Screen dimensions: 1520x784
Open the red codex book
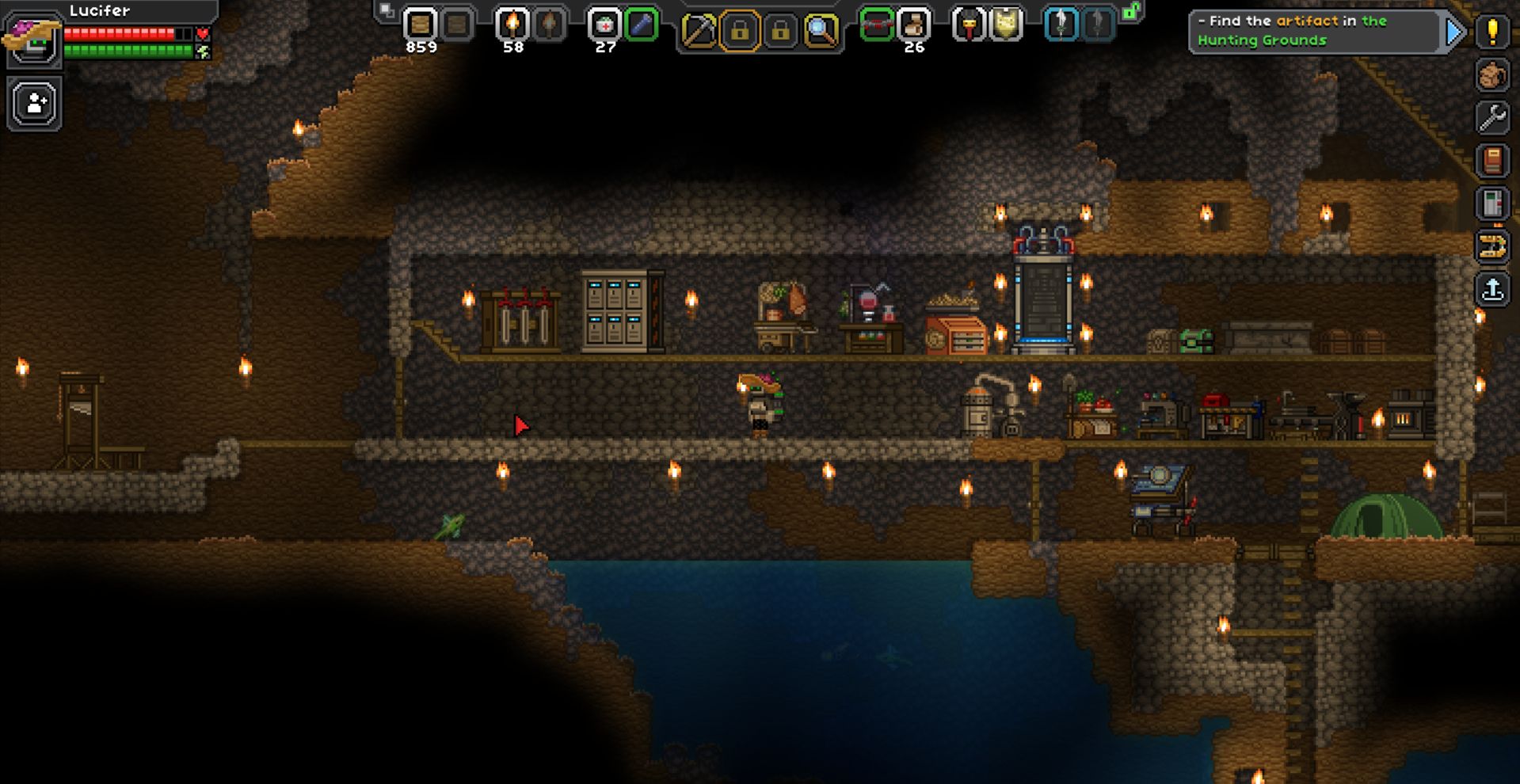[1493, 161]
